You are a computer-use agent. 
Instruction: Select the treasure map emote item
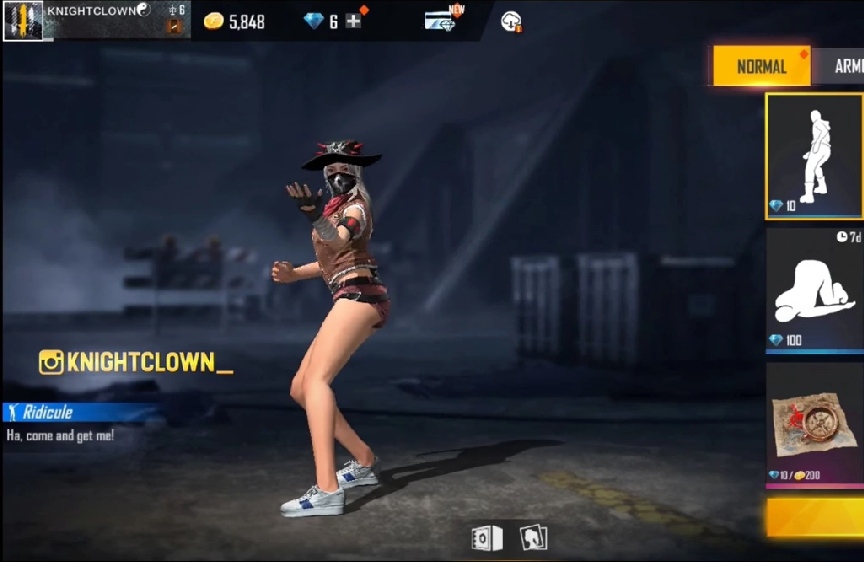(814, 424)
